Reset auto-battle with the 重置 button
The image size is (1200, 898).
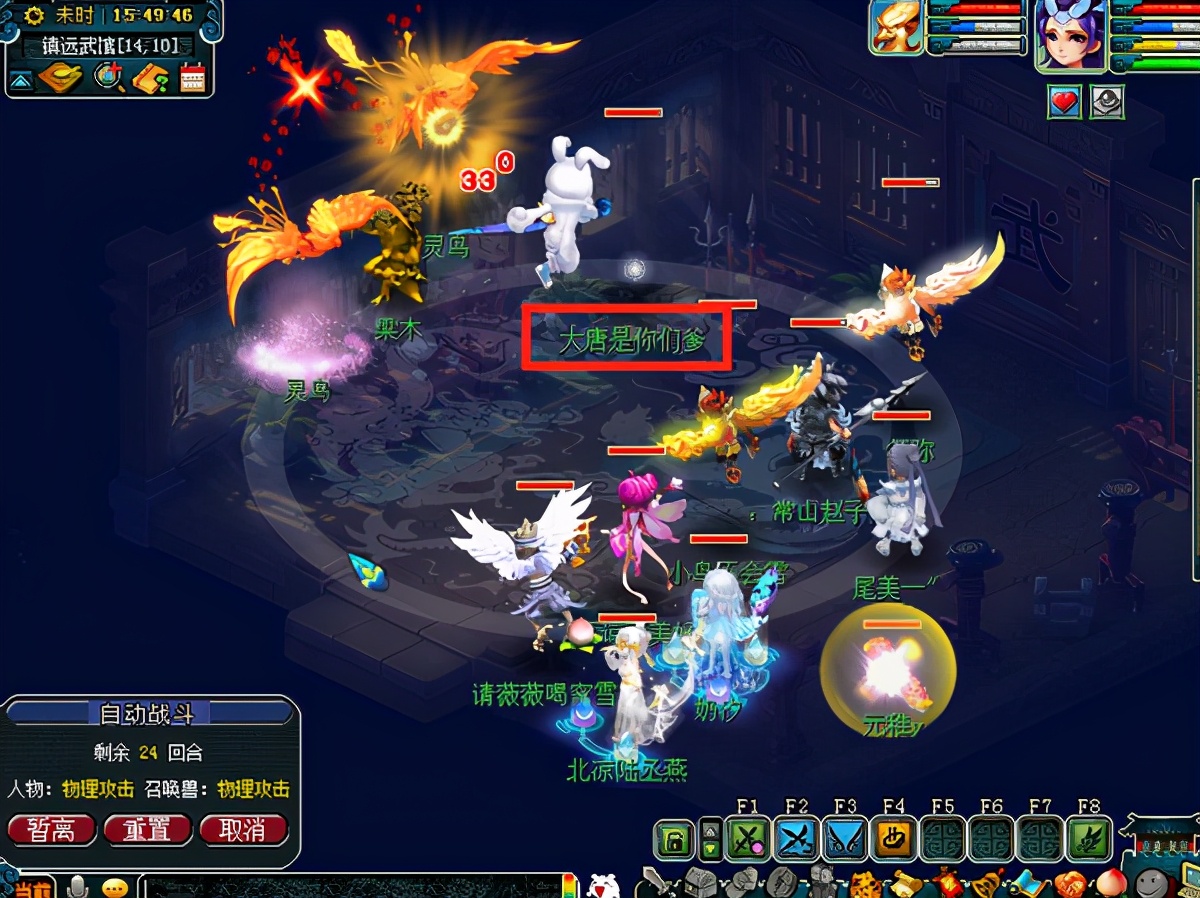147,829
